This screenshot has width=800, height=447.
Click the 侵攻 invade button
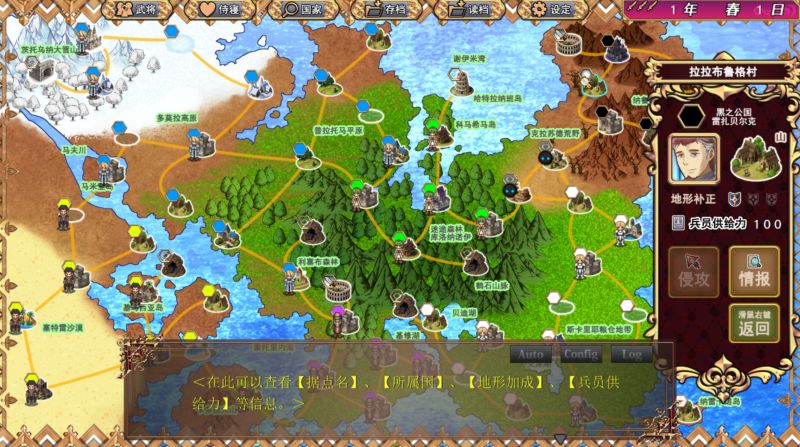point(694,271)
